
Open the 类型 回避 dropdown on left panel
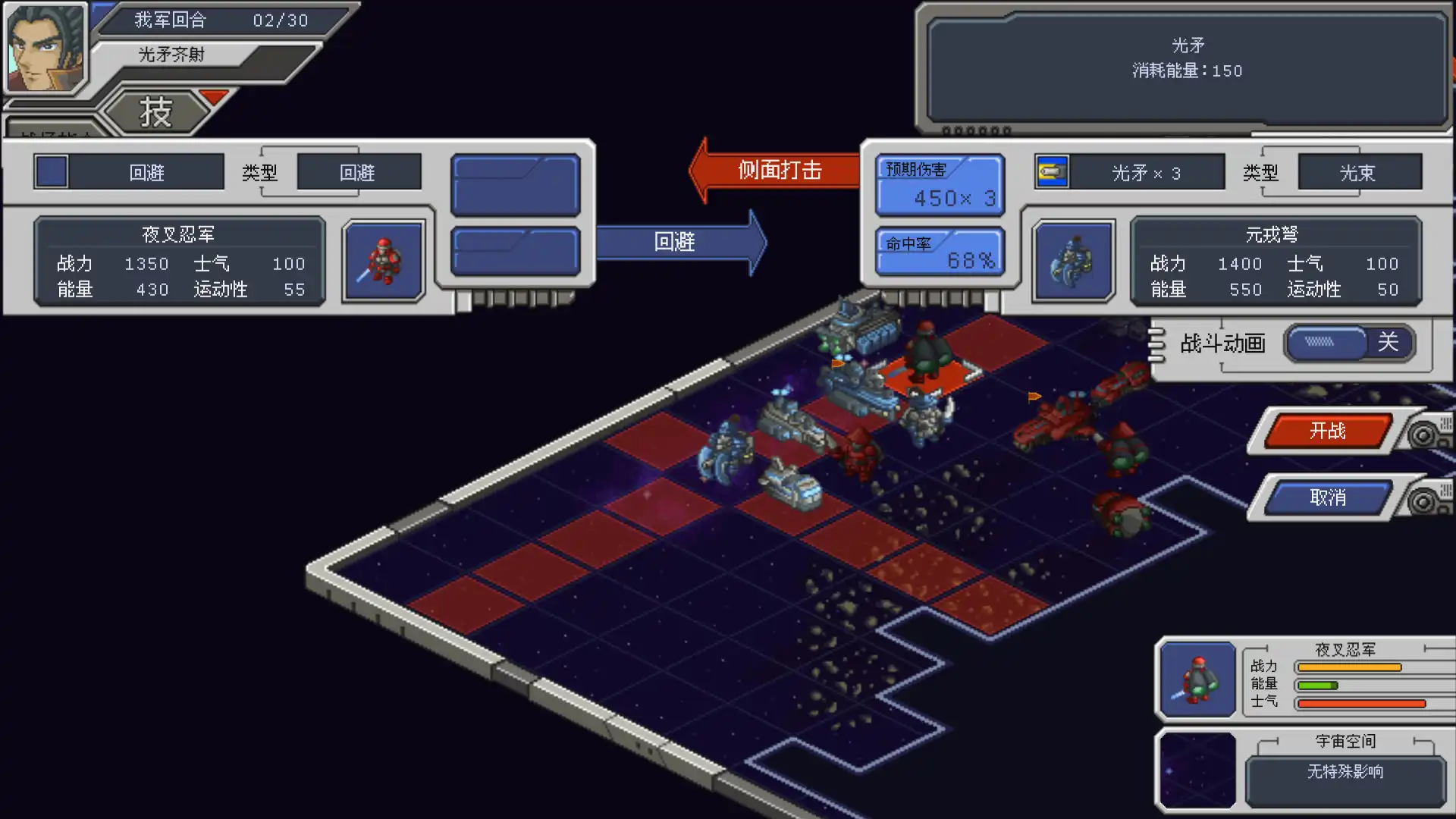click(358, 172)
